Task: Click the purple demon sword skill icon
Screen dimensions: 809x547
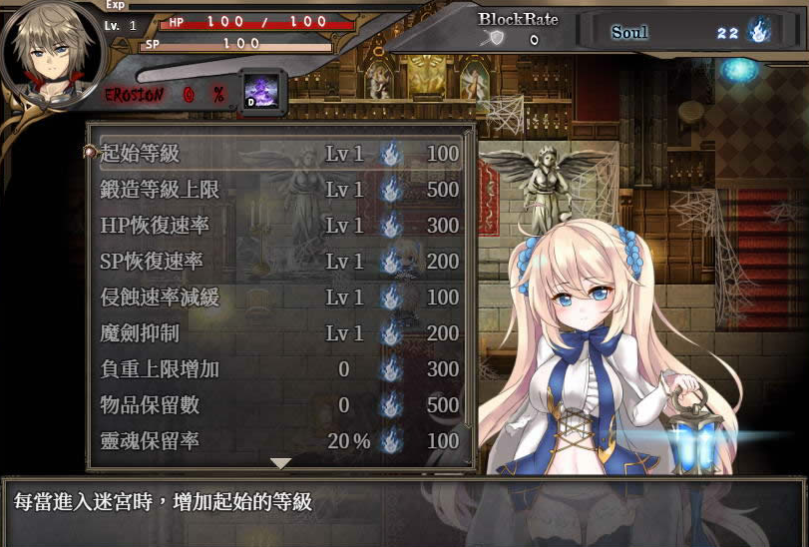Action: 263,93
